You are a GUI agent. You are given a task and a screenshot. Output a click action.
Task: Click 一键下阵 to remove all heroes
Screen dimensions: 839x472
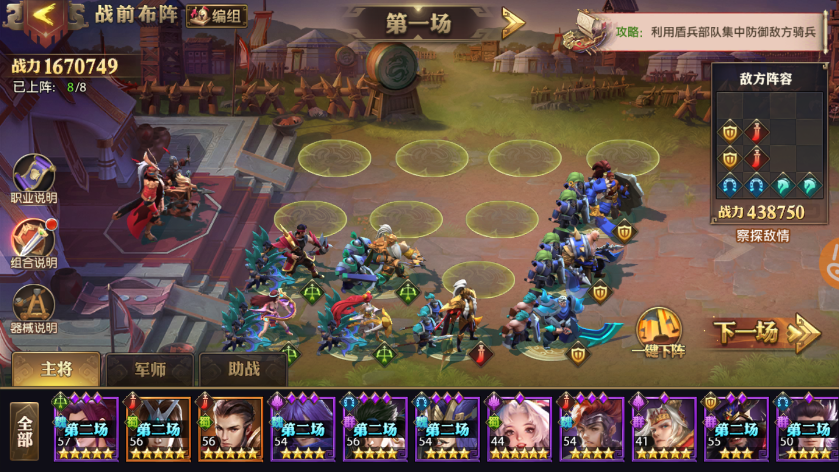(658, 333)
